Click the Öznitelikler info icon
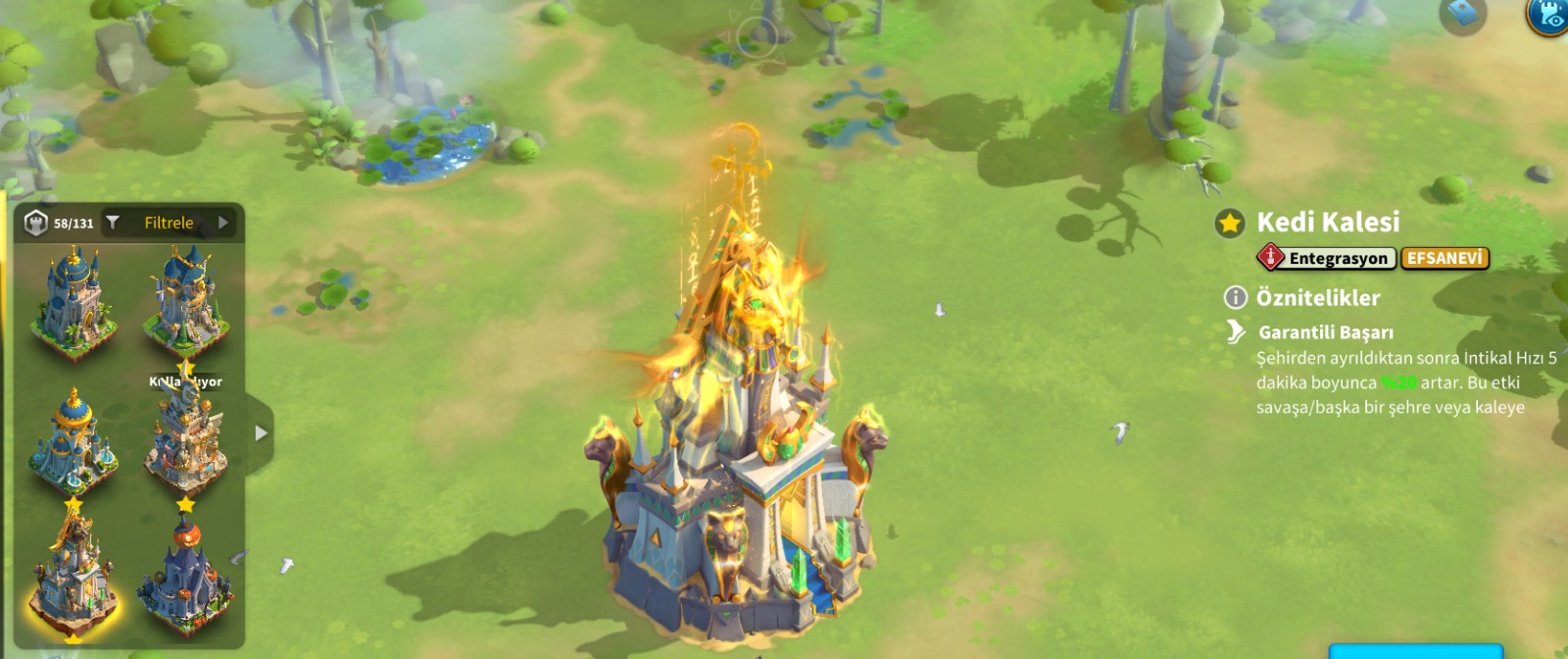The width and height of the screenshot is (1568, 659). (x=1236, y=297)
